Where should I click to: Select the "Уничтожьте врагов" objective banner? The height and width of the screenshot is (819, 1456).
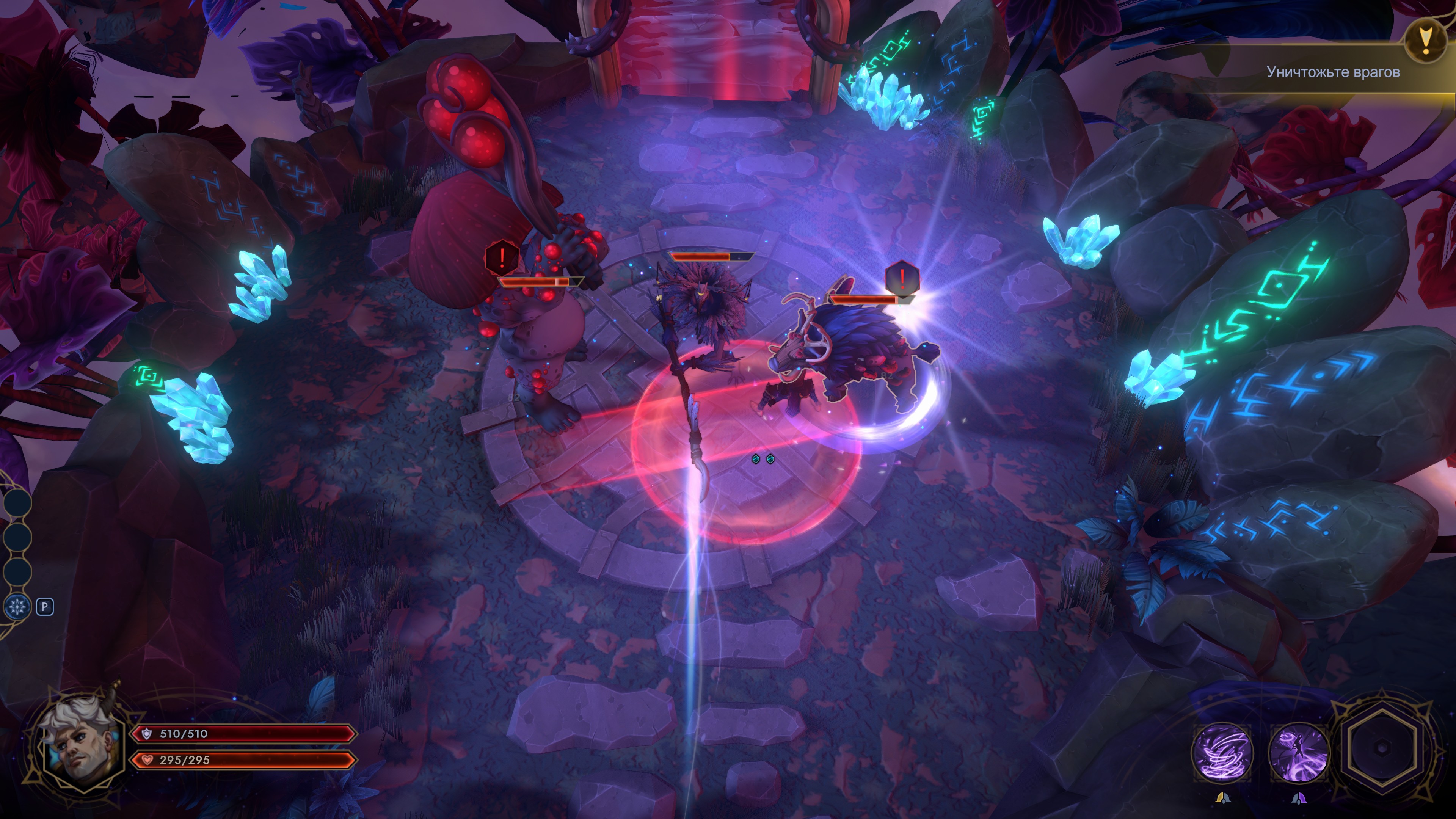tap(1332, 72)
